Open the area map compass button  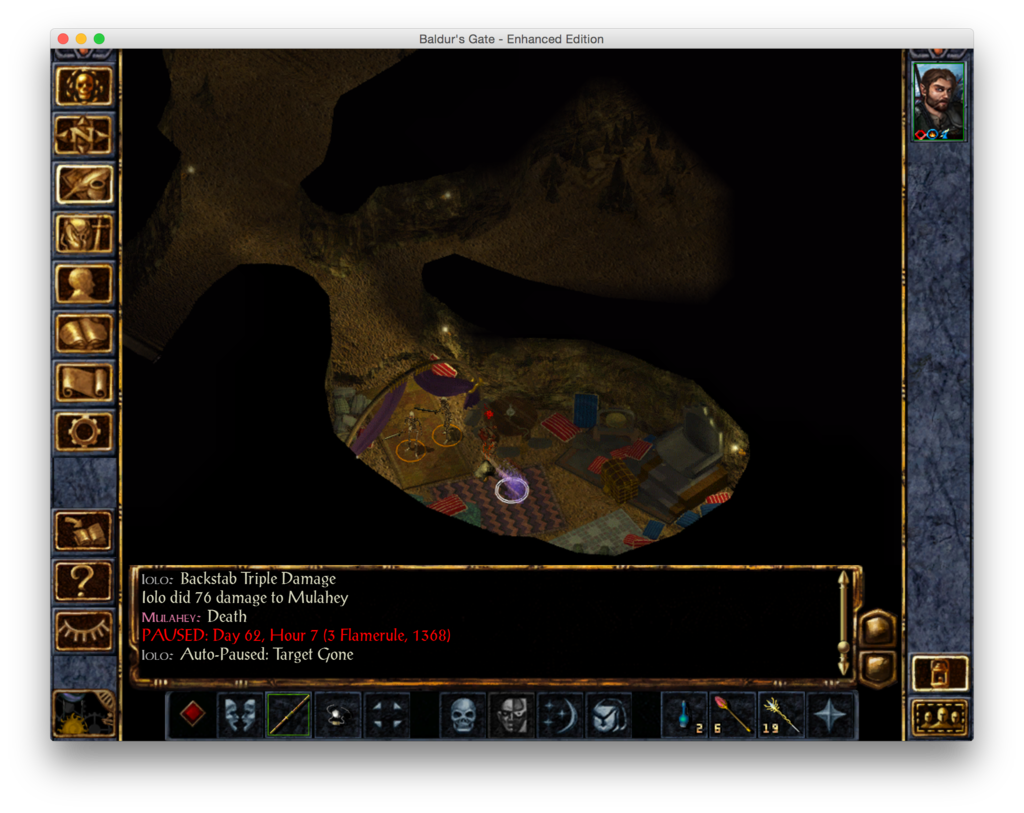coord(84,135)
